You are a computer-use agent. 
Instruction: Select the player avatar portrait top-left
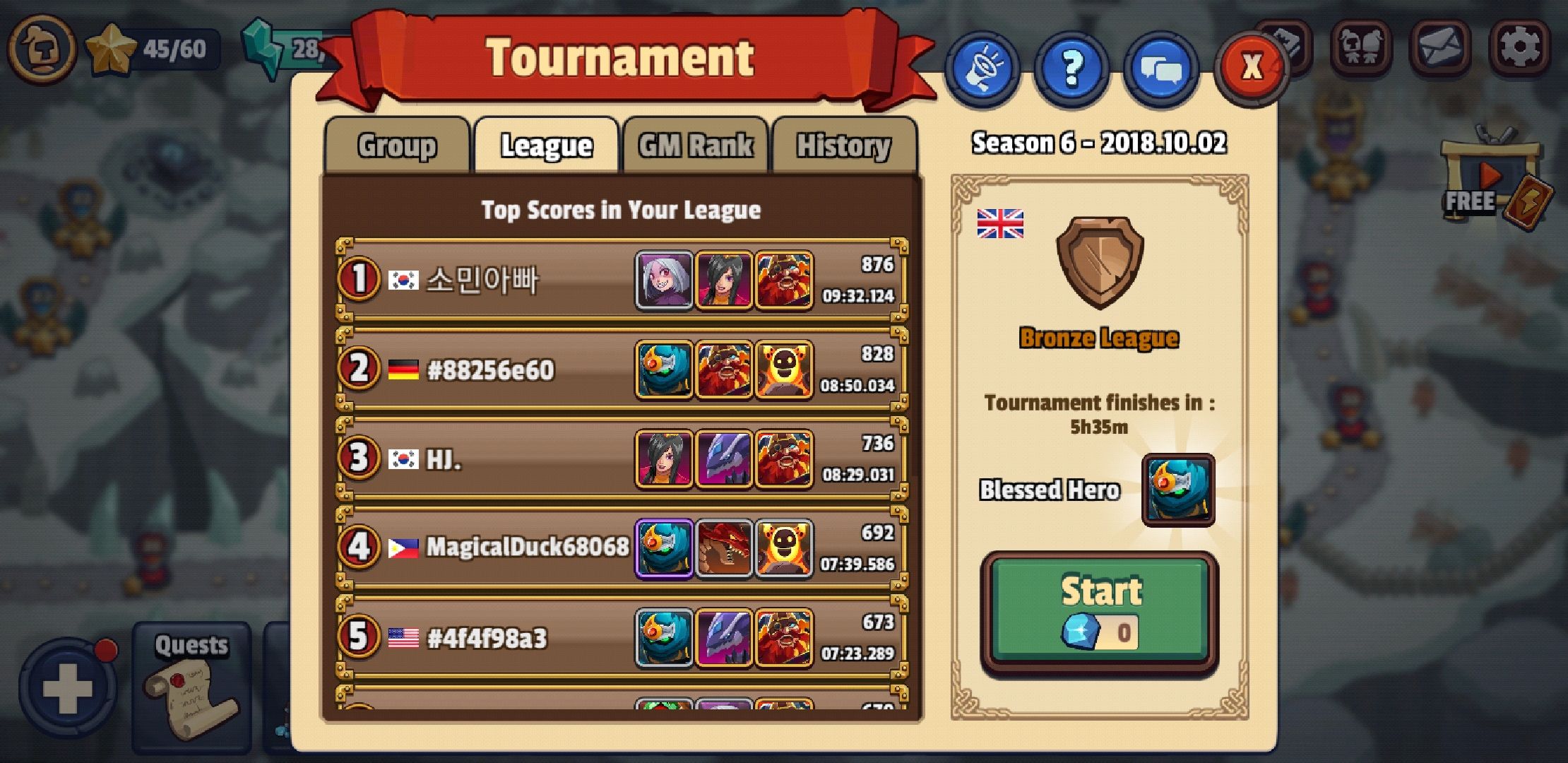[44, 49]
